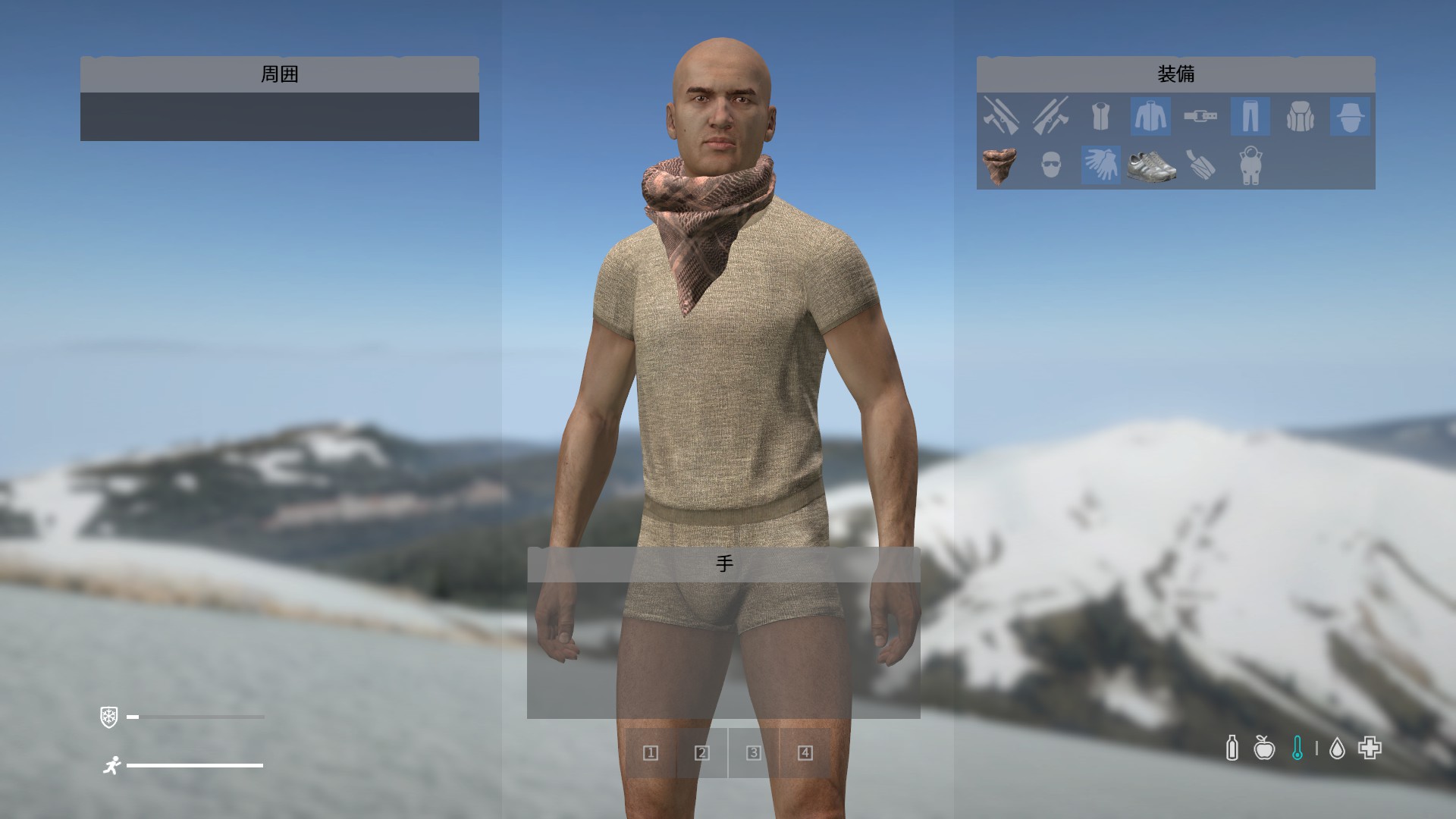This screenshot has width=1456, height=819.
Task: Select the sunglasses eyewear slot
Action: tap(1050, 165)
